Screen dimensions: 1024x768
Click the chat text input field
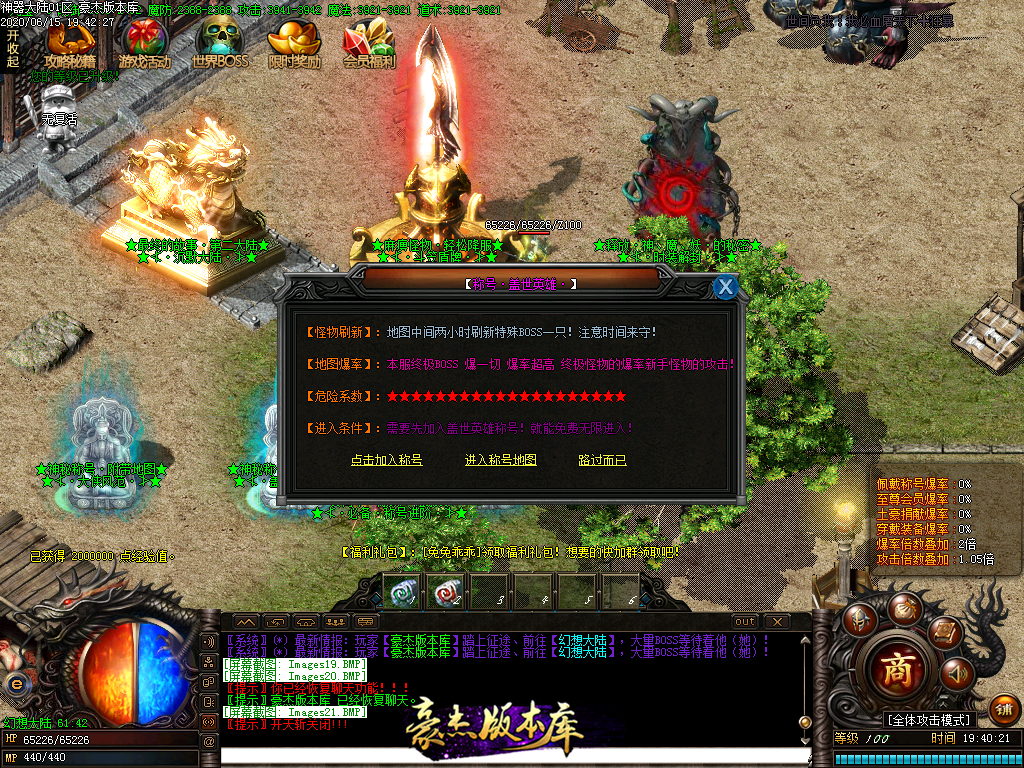pos(510,757)
